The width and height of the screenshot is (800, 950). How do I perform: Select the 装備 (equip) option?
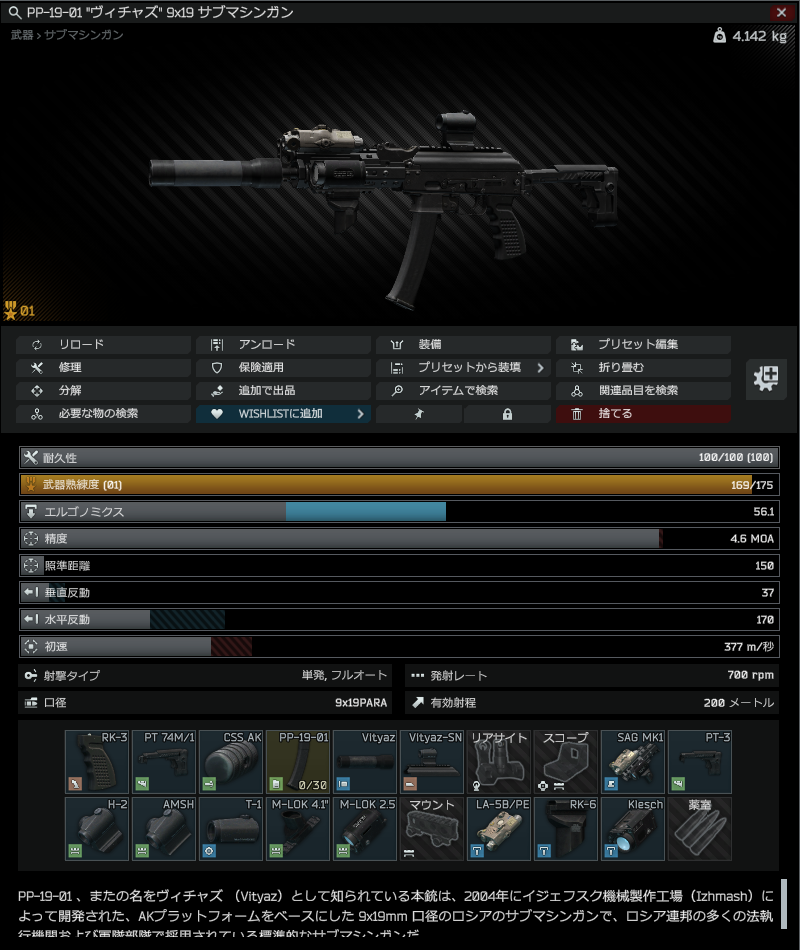pos(463,344)
